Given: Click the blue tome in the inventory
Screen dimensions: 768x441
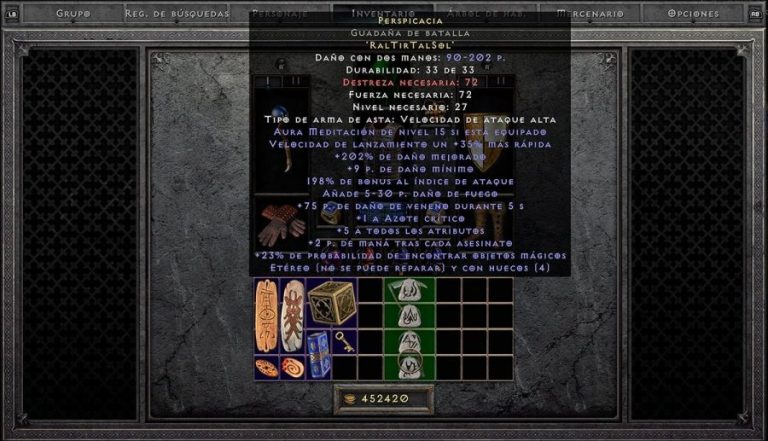Looking at the screenshot, I should [318, 354].
